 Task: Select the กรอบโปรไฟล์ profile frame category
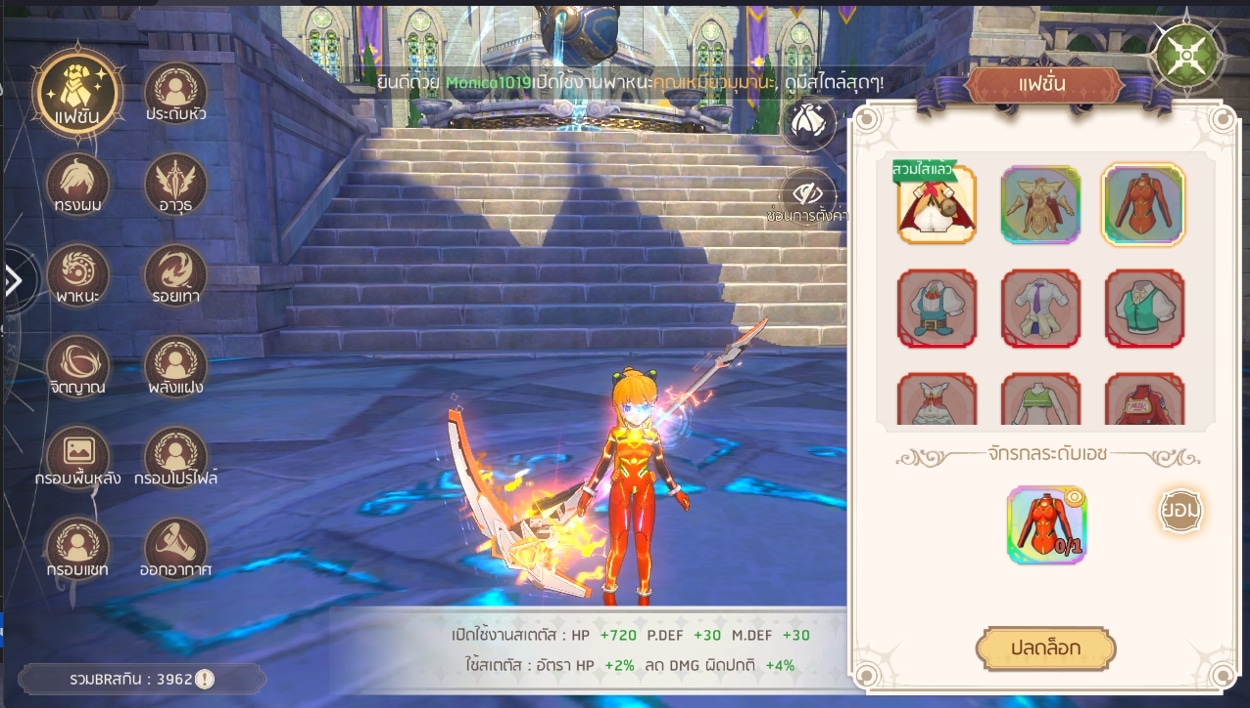click(176, 457)
